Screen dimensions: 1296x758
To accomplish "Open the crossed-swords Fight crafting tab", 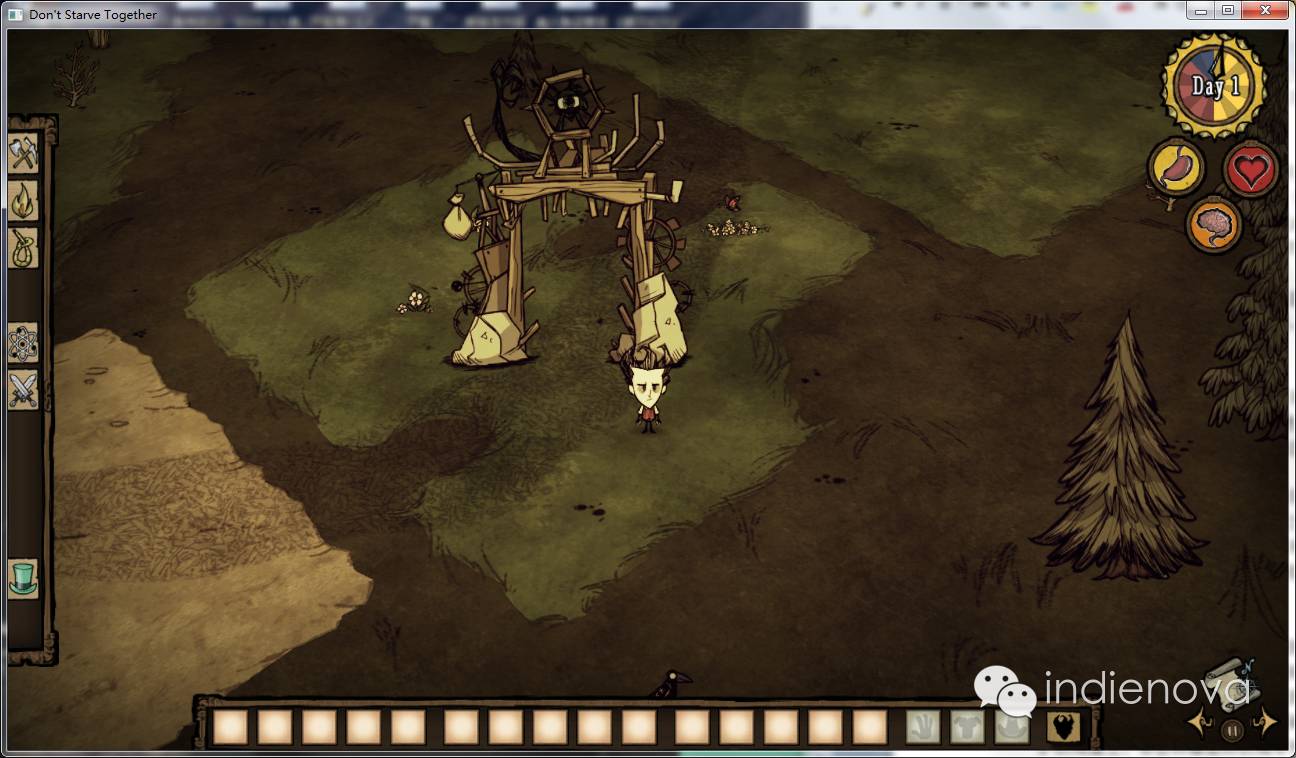I will [x=23, y=389].
